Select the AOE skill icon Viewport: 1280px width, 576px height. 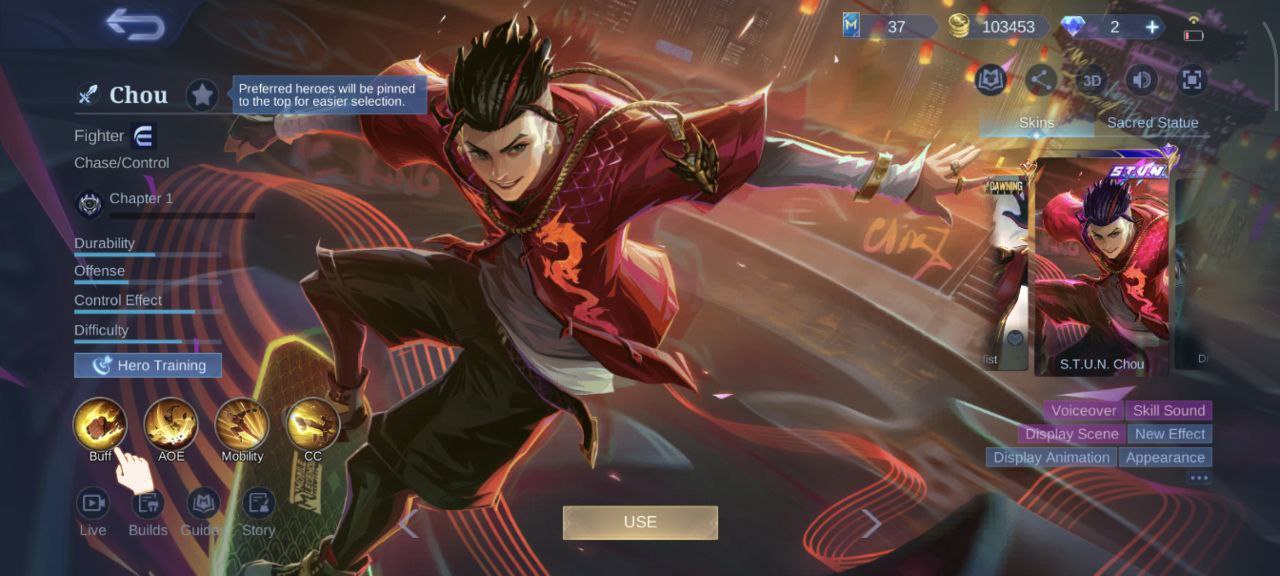(x=171, y=424)
